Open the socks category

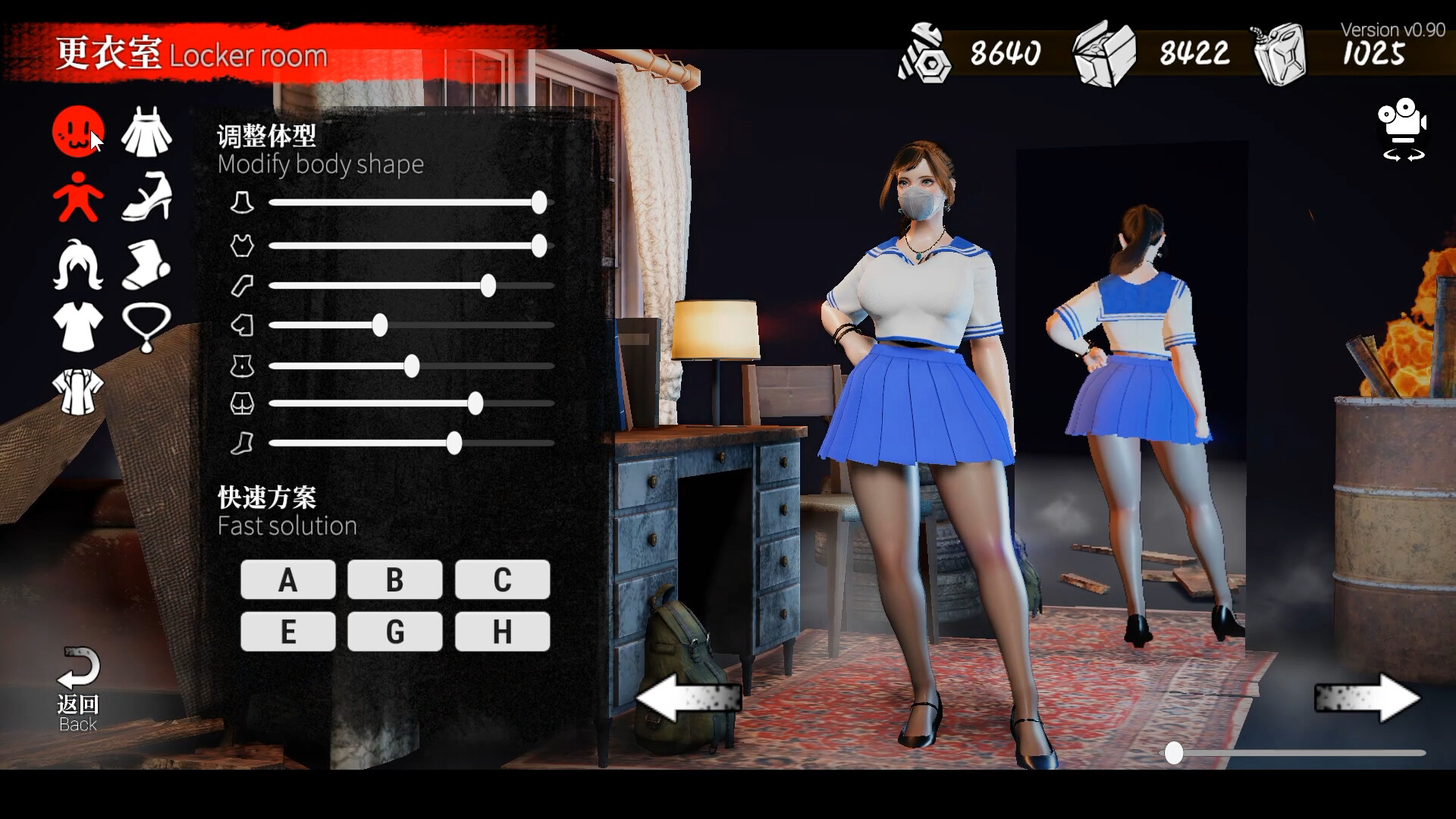[x=146, y=263]
